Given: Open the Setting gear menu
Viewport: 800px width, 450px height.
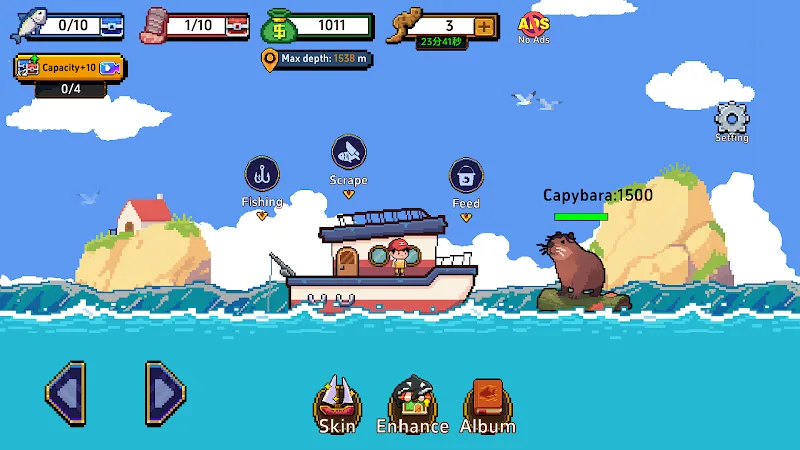Looking at the screenshot, I should click(732, 121).
